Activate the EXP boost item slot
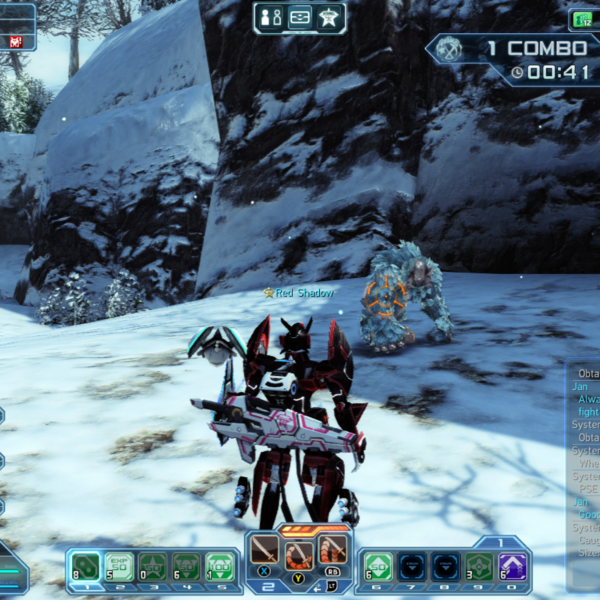This screenshot has width=600, height=600. [119, 566]
